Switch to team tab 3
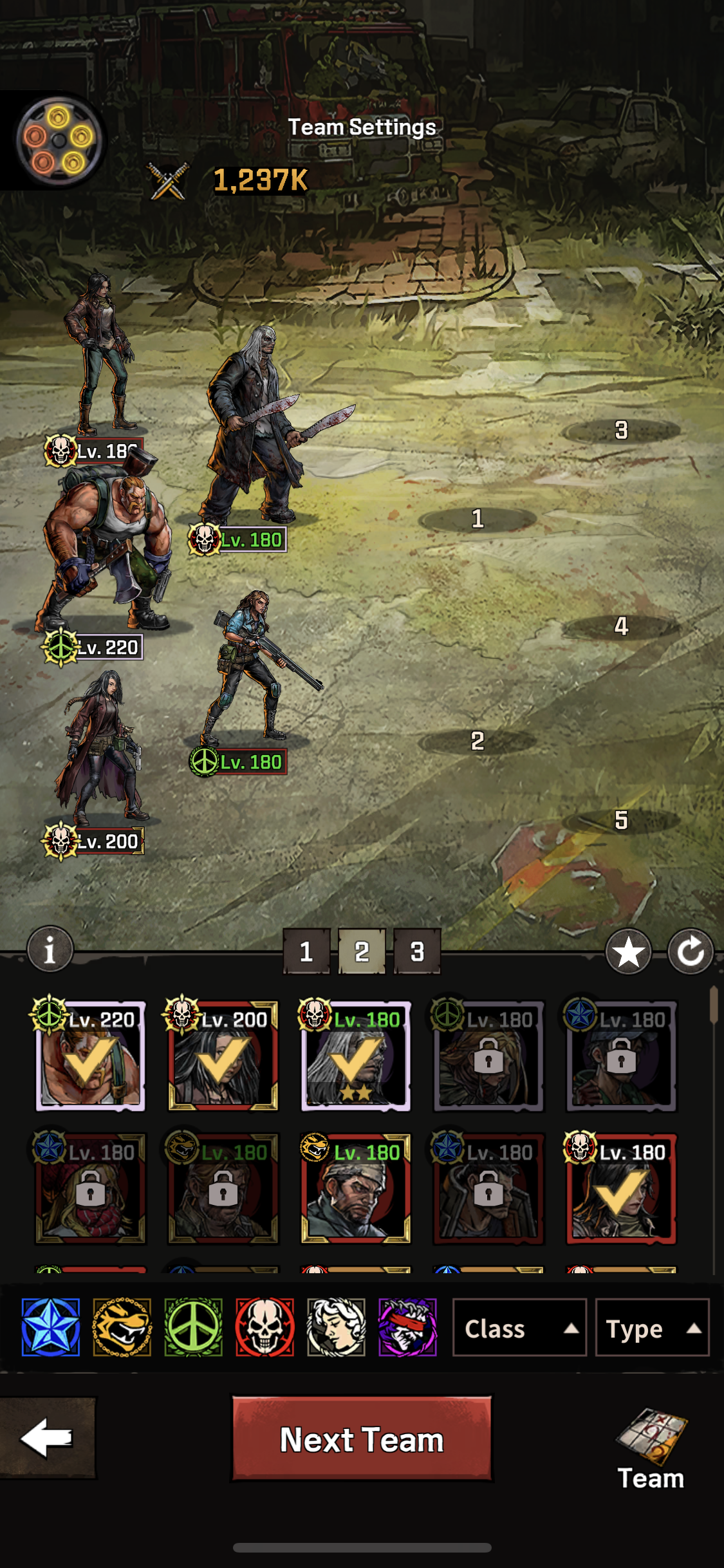 417,951
